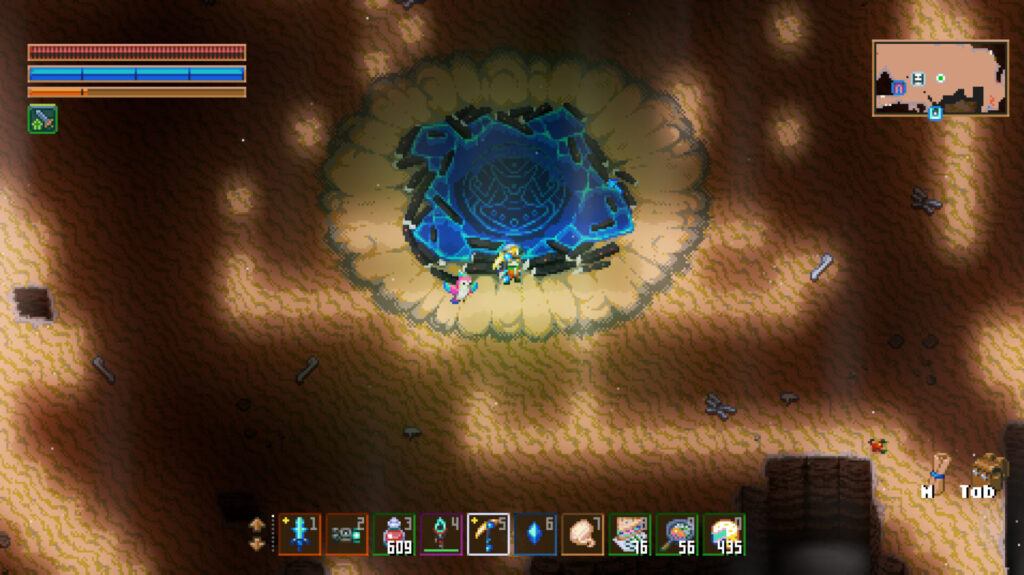Choose the teal gun in hotbar slot 2

point(347,534)
